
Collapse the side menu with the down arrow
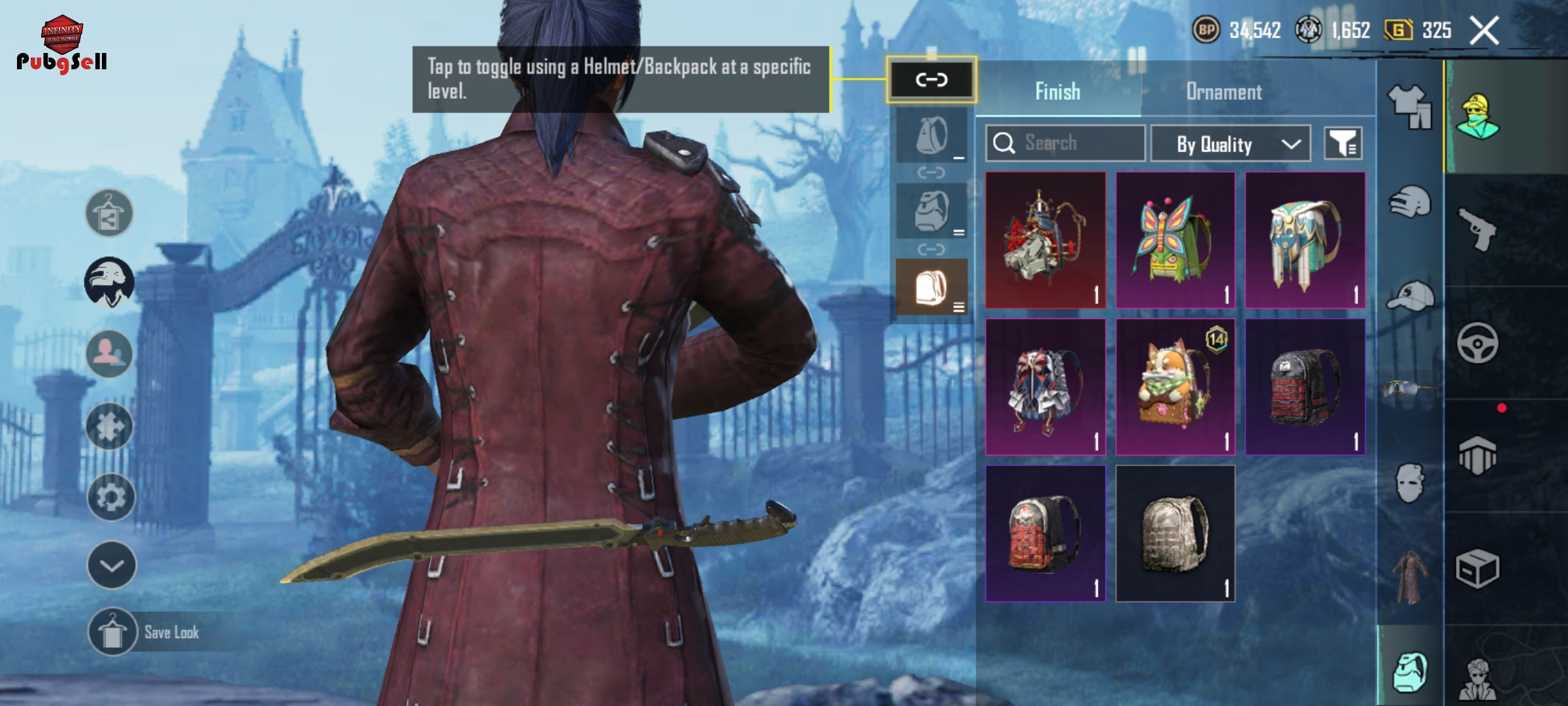111,565
